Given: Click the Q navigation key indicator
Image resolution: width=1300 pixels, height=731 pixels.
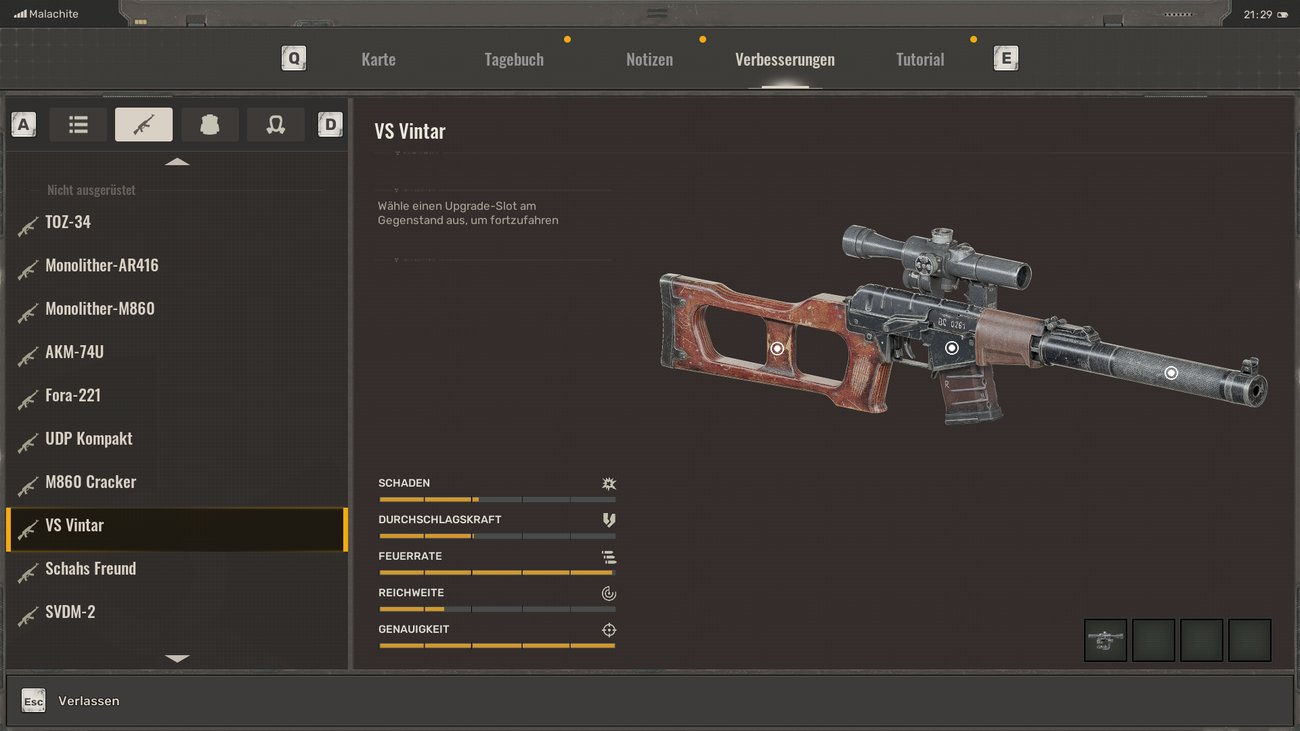Looking at the screenshot, I should [293, 58].
